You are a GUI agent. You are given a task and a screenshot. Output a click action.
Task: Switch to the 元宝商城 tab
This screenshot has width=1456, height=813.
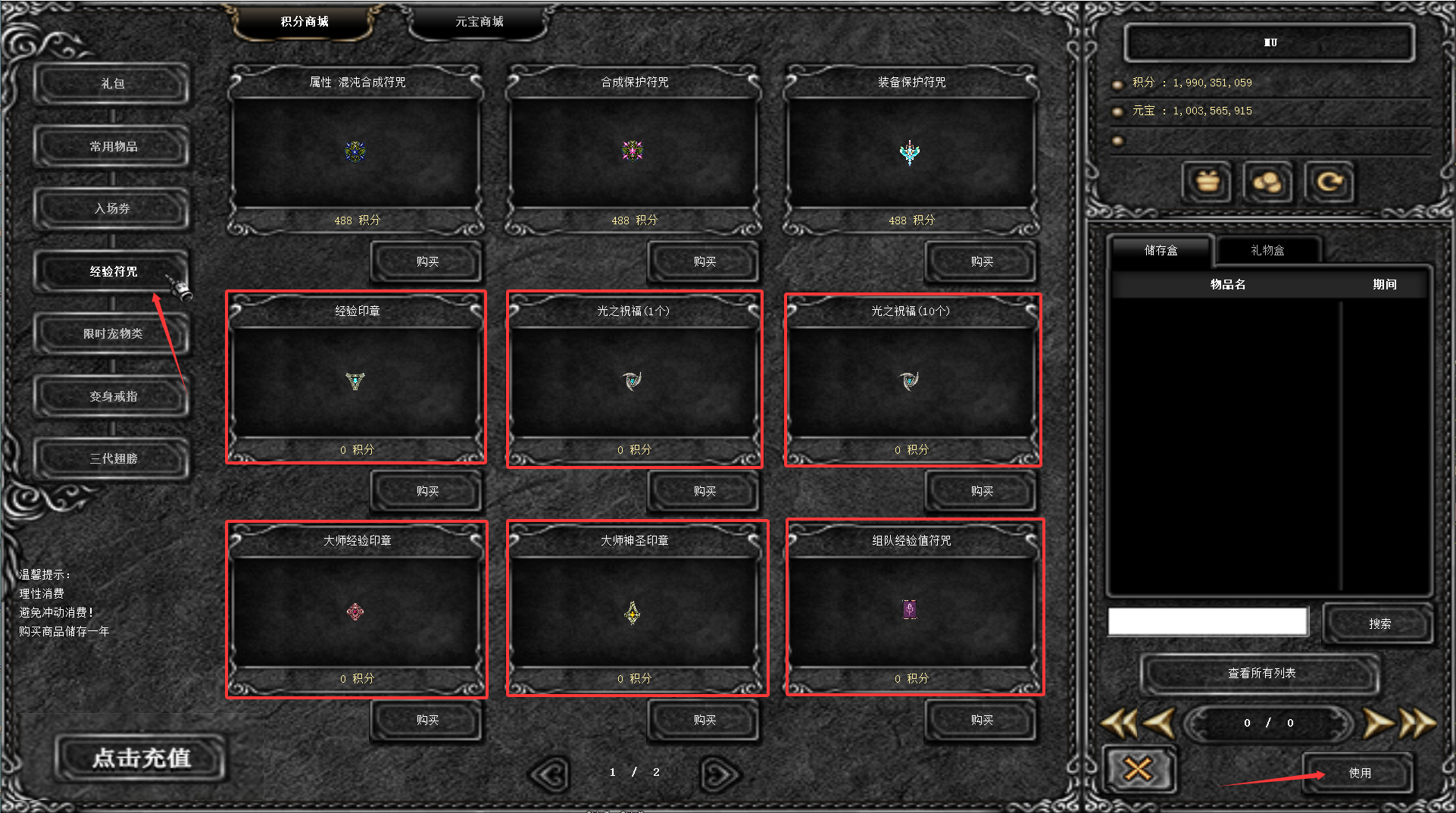[479, 22]
